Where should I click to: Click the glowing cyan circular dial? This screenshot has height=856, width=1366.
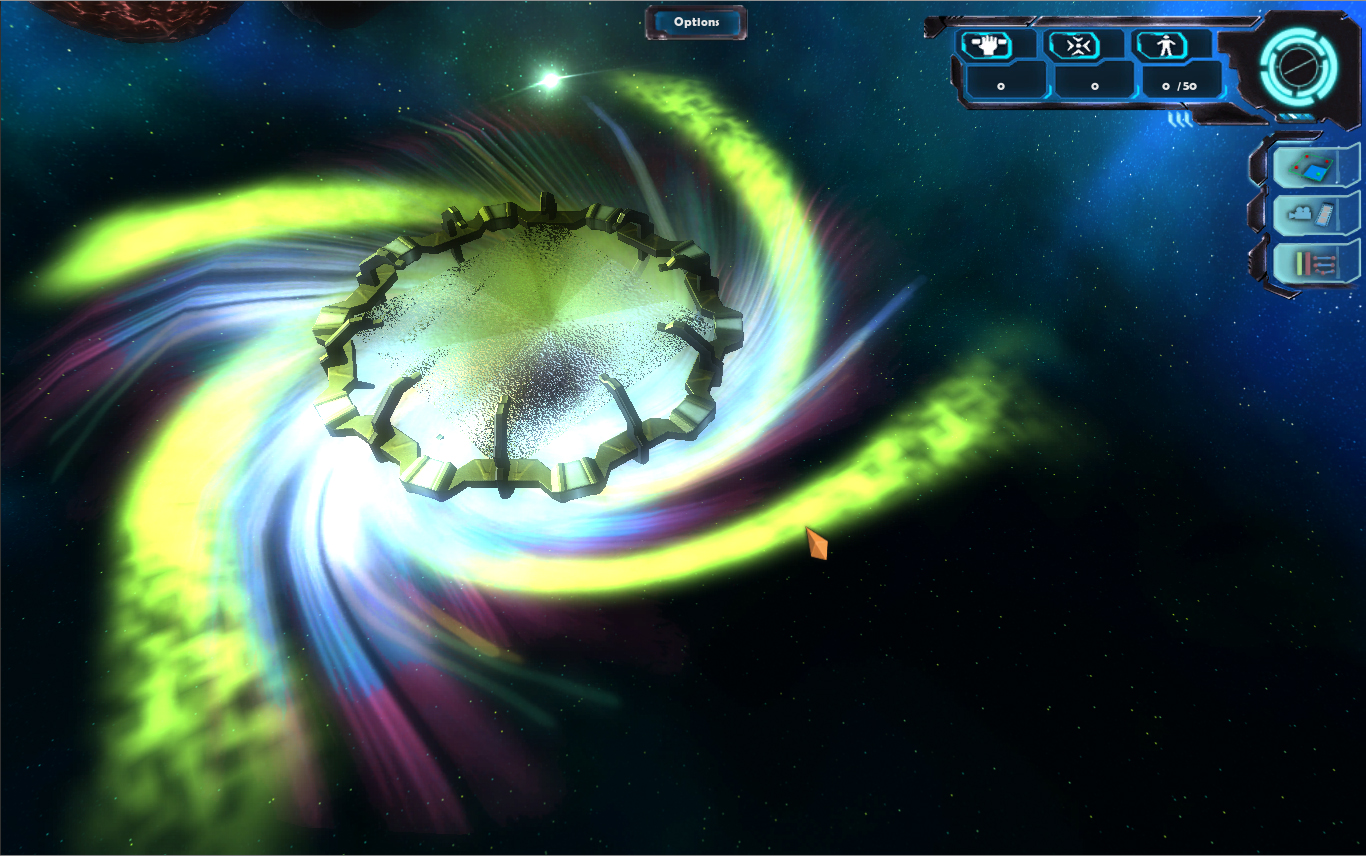coord(1297,68)
